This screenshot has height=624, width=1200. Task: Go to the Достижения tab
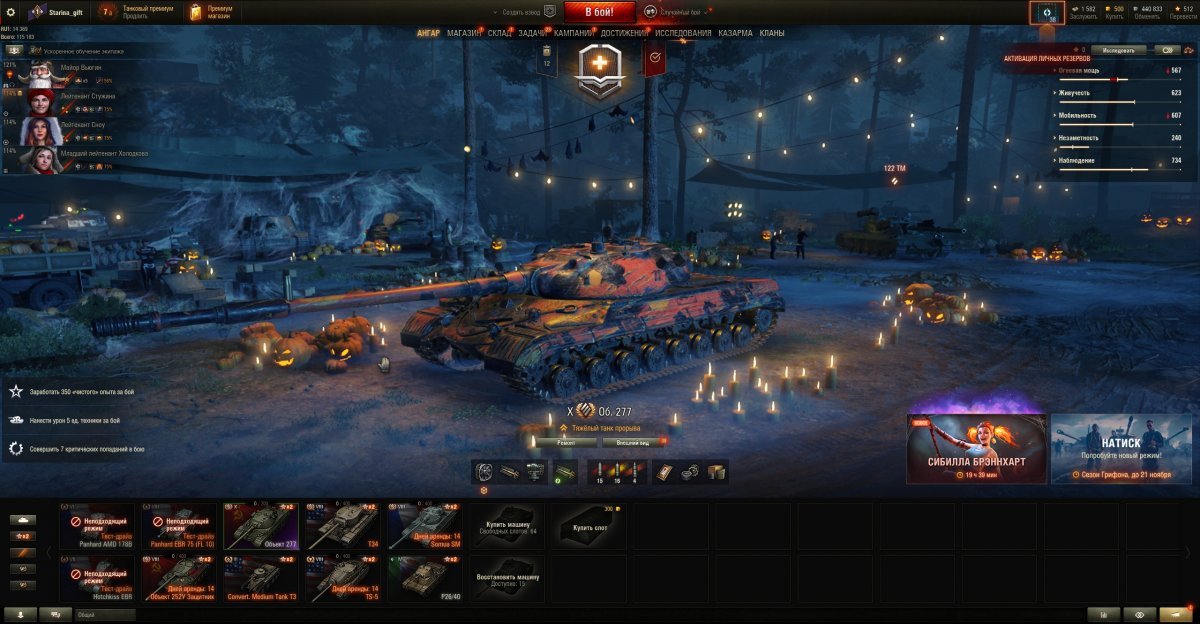point(625,33)
